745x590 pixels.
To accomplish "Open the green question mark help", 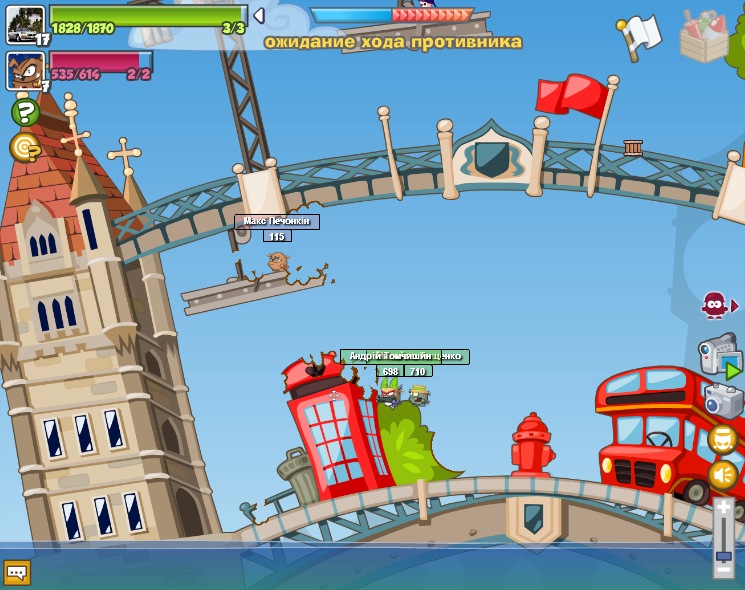I will [25, 111].
